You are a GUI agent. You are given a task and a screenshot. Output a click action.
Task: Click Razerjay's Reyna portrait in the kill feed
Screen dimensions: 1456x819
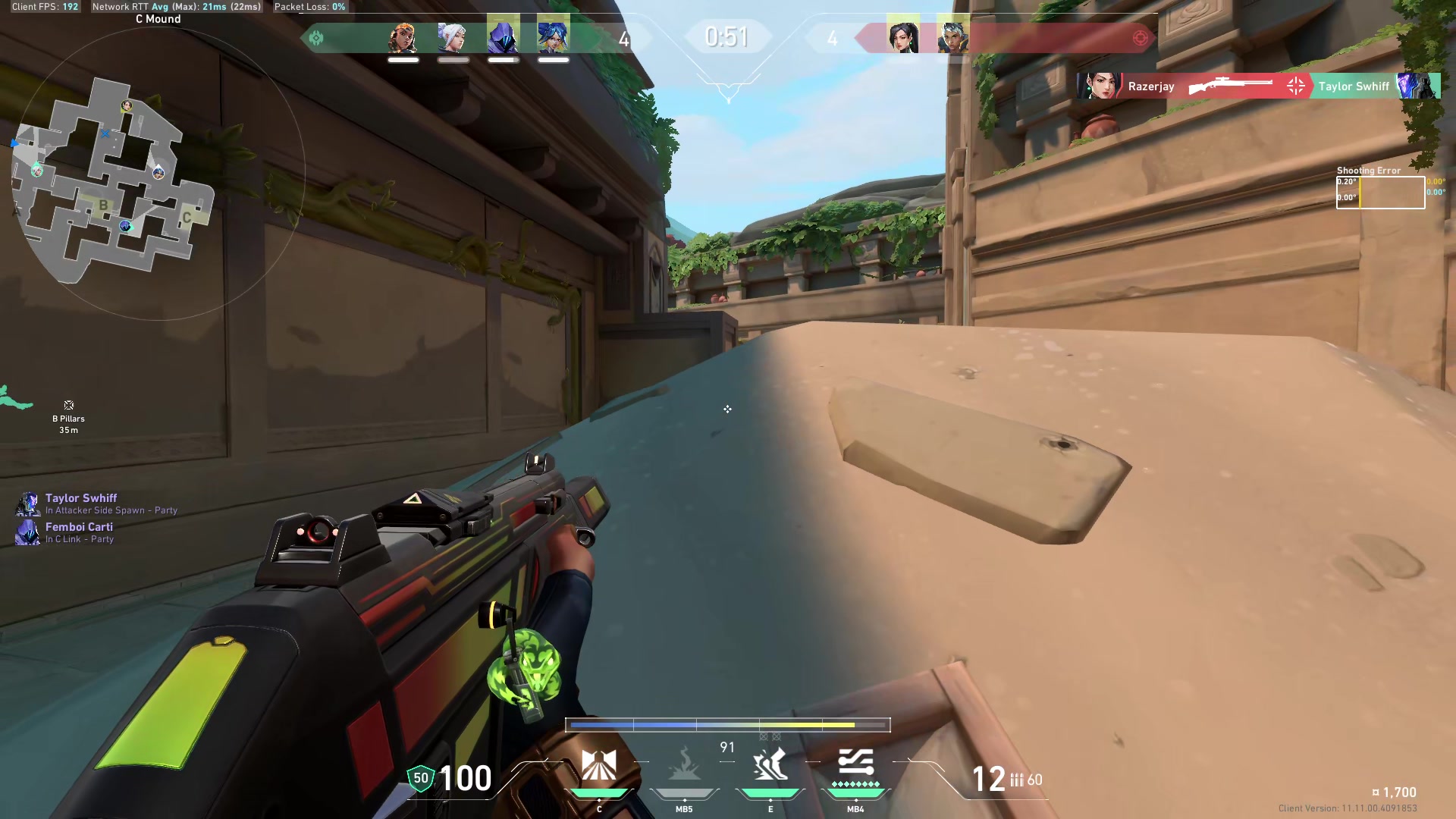click(x=1098, y=86)
